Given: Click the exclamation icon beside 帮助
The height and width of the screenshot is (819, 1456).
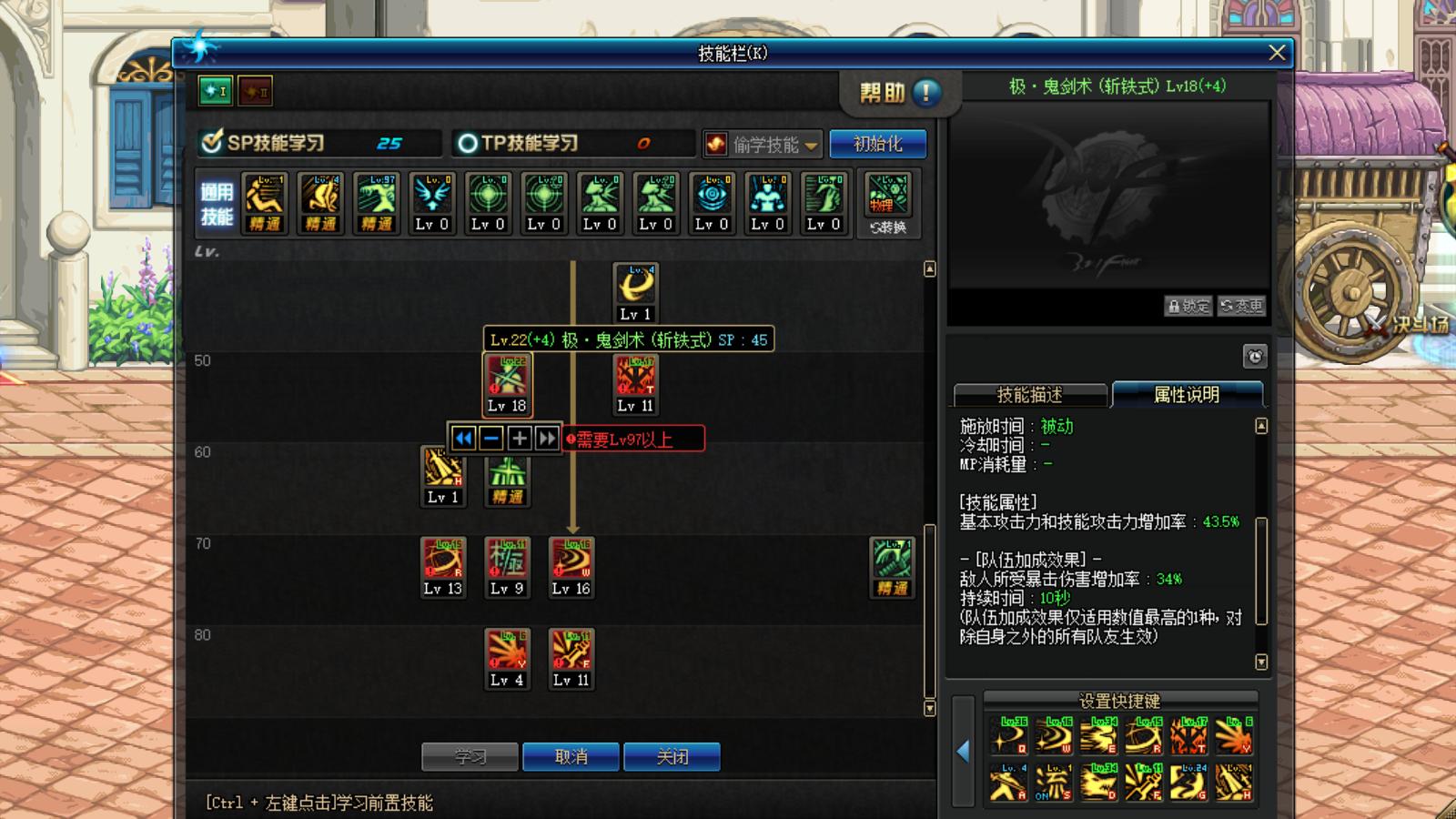Looking at the screenshot, I should (925, 92).
